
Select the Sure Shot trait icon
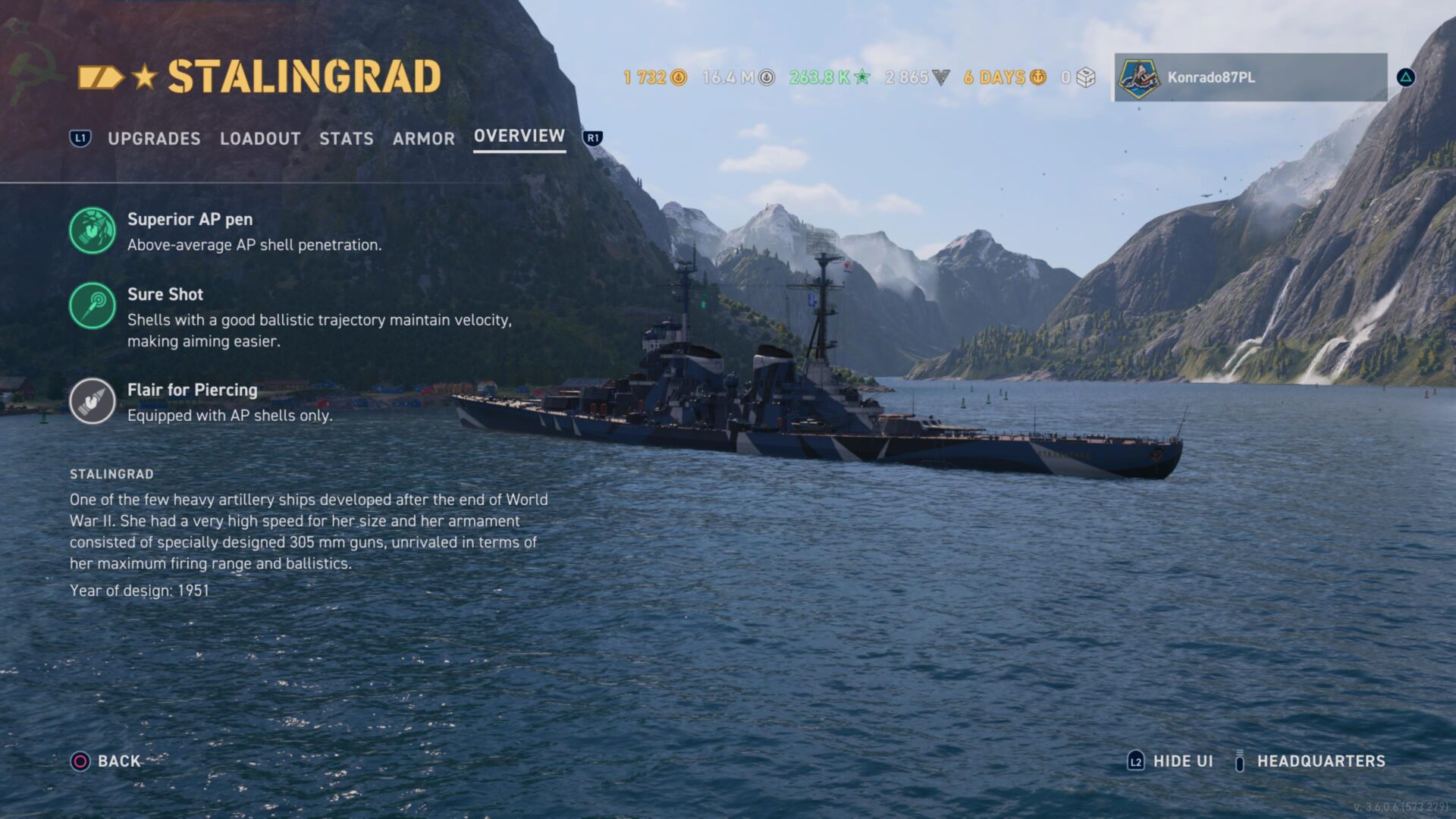pyautogui.click(x=93, y=306)
